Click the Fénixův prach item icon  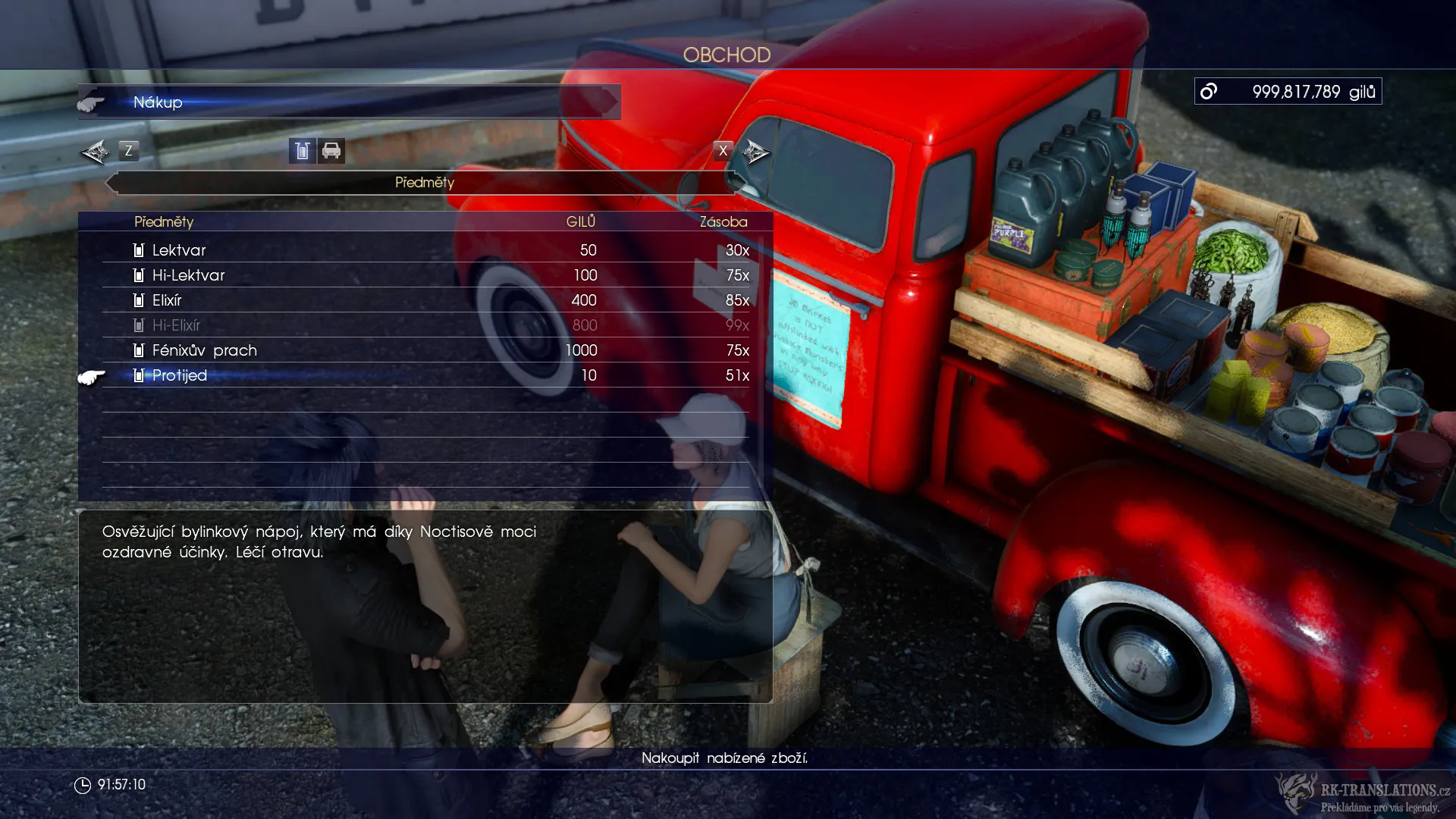coord(138,350)
